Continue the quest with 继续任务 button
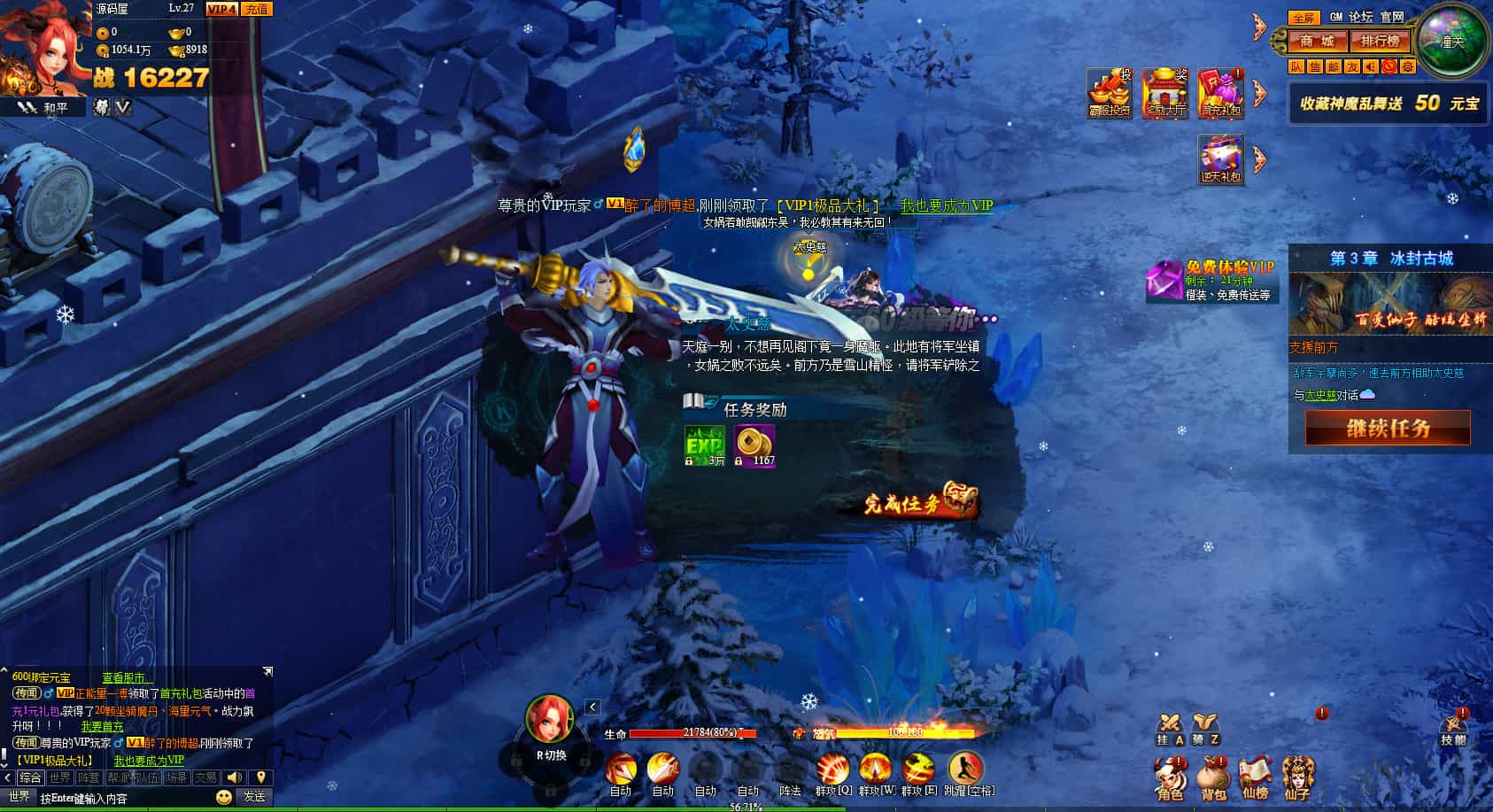Viewport: 1493px width, 812px height. [x=1388, y=429]
